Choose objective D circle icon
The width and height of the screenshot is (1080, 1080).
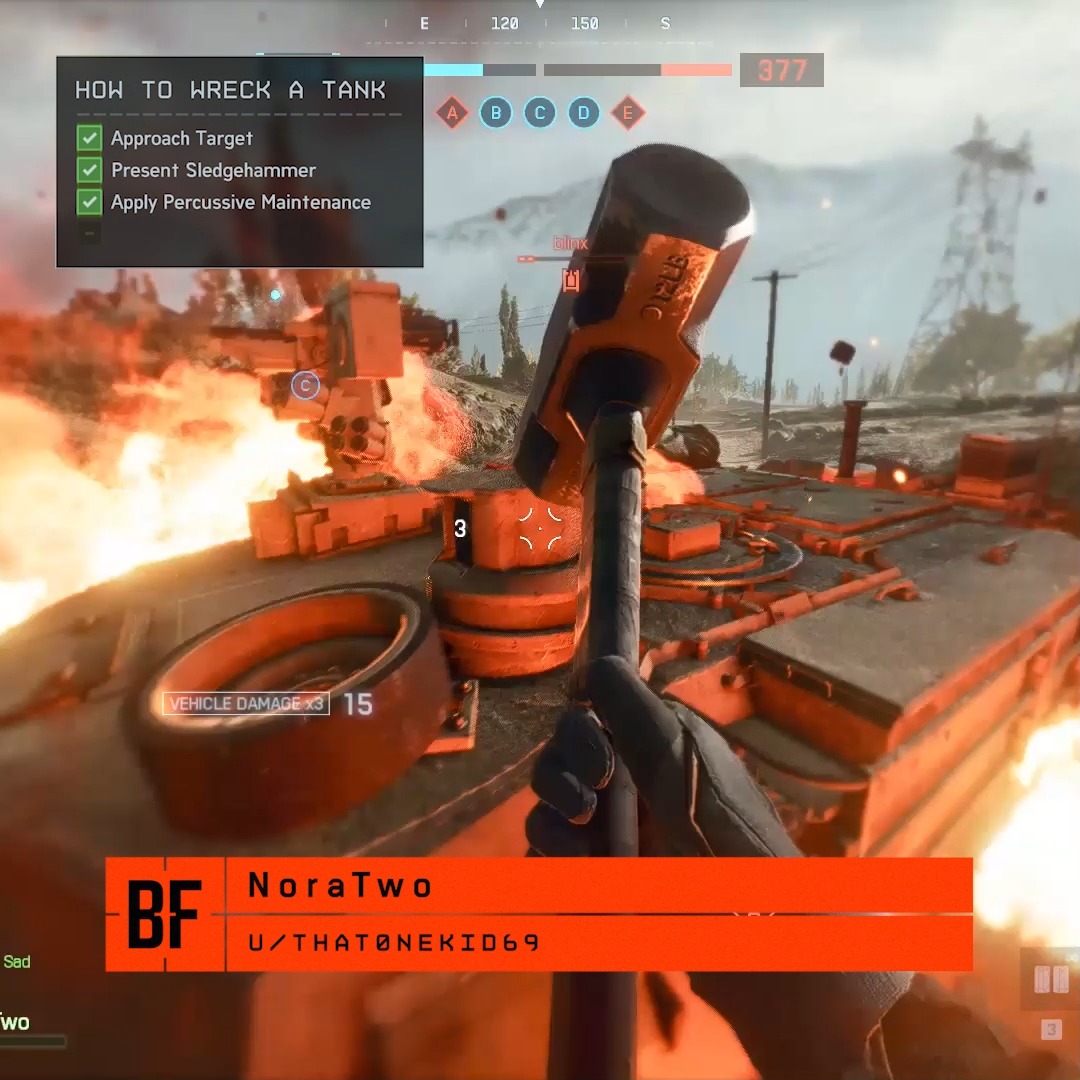click(x=584, y=113)
